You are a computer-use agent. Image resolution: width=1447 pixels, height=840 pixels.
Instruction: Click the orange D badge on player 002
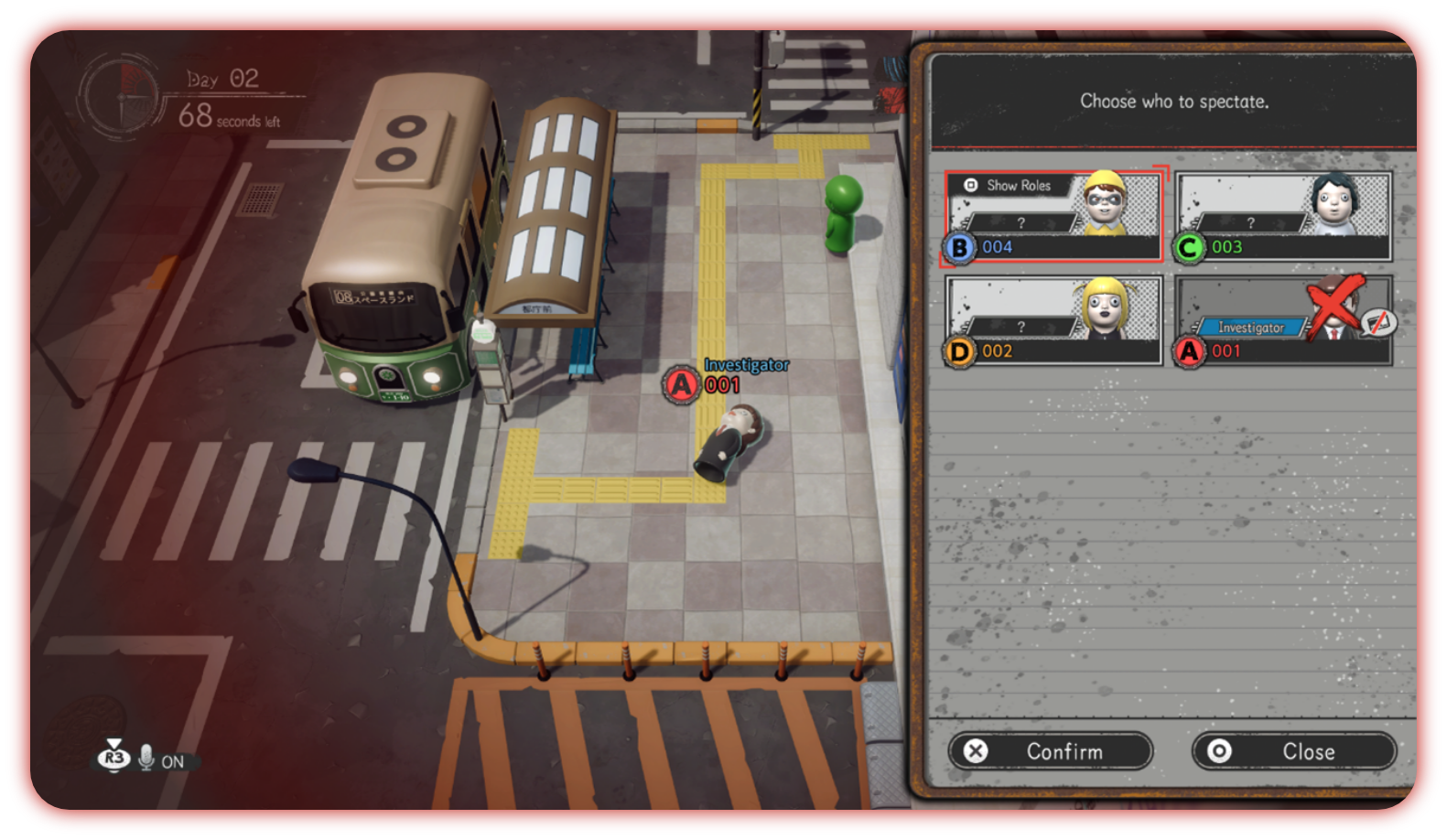[x=959, y=352]
